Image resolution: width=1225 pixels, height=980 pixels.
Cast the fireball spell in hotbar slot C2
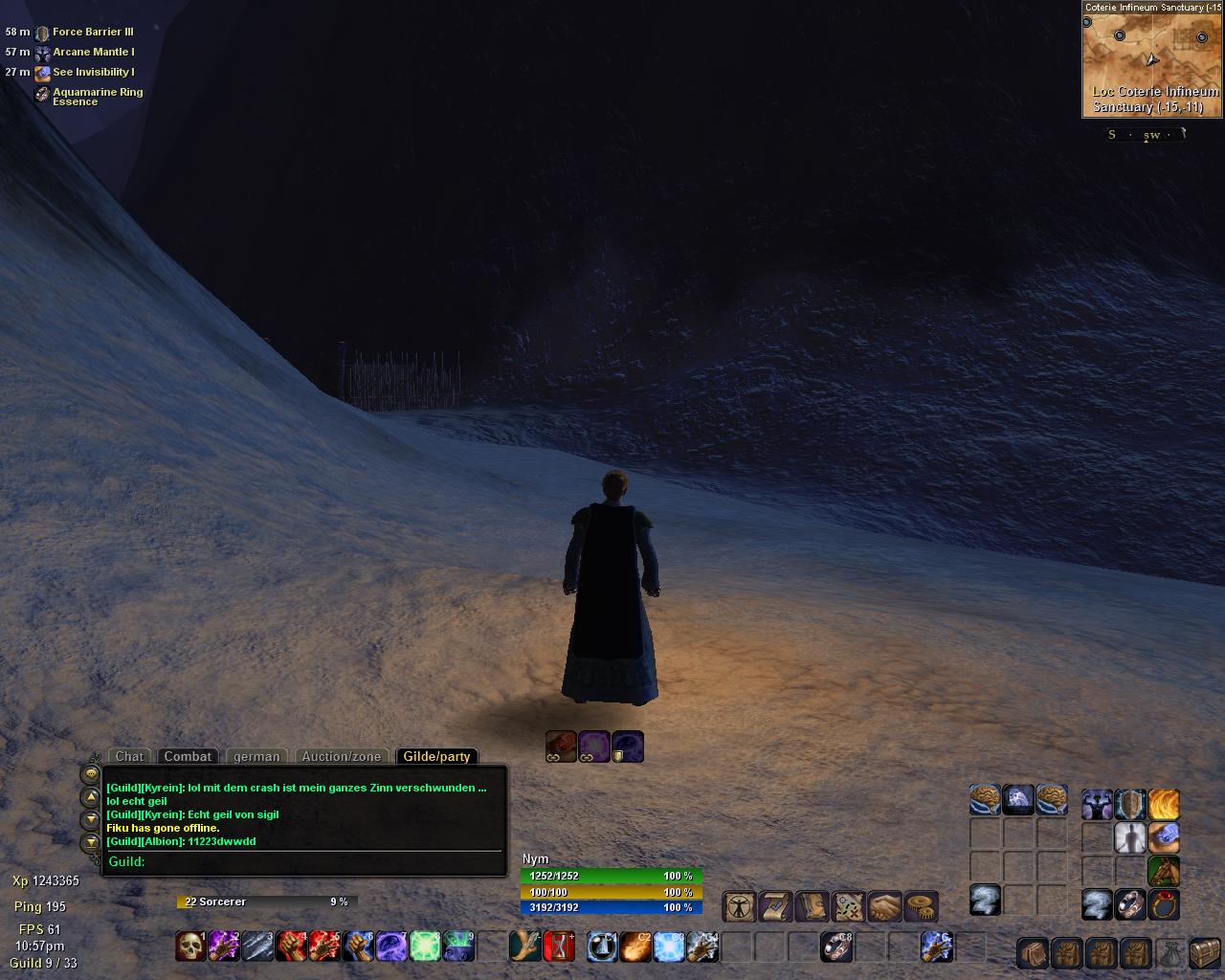point(635,947)
